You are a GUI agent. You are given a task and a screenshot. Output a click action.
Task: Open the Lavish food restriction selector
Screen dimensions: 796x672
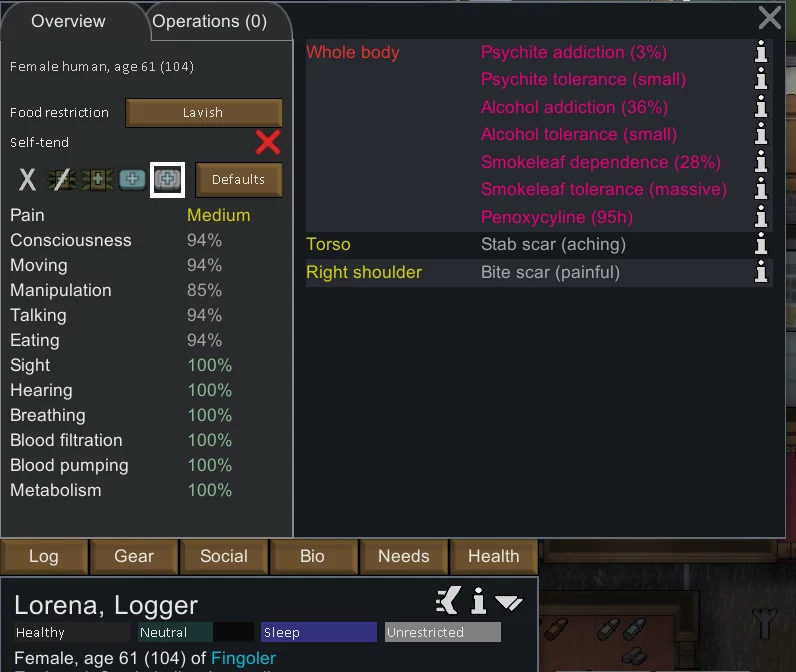tap(203, 113)
